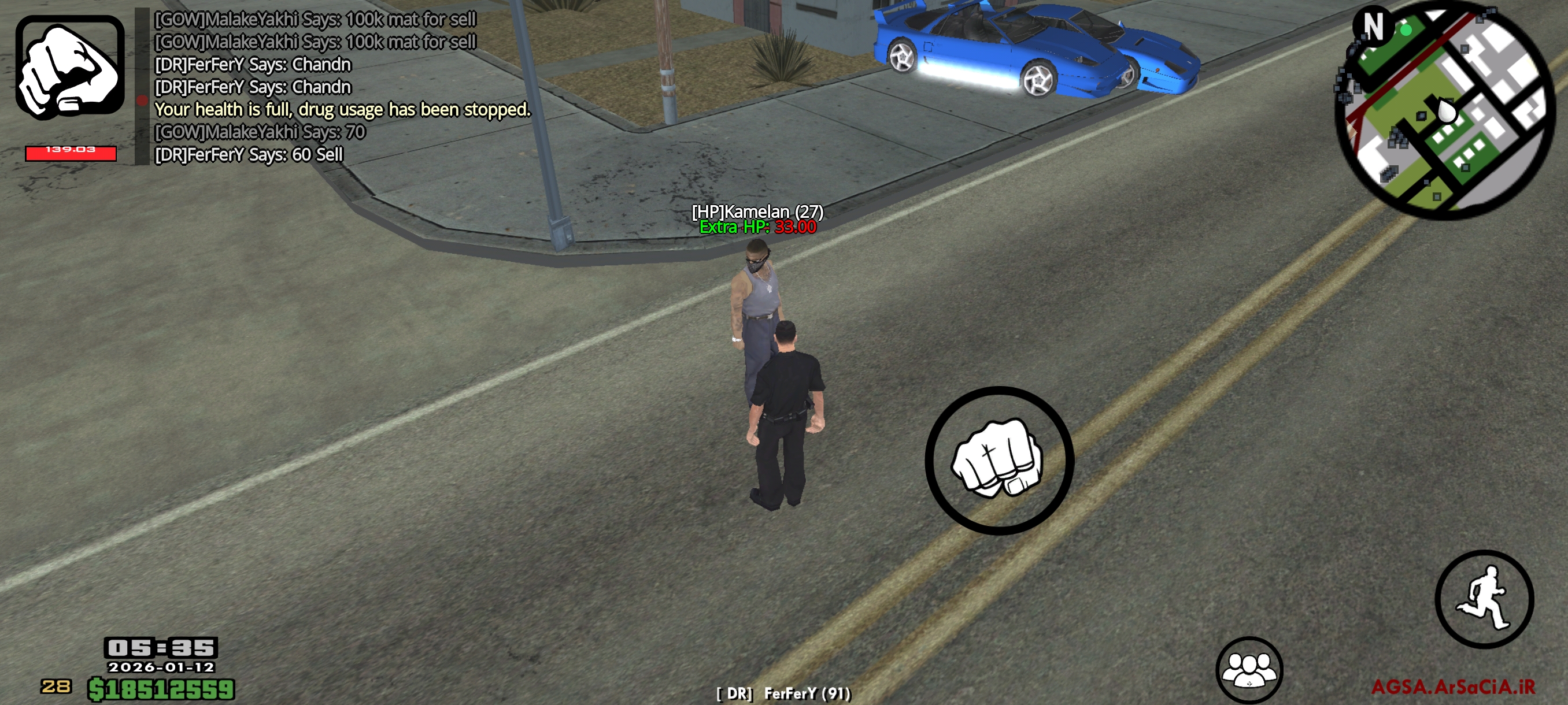
Task: Tap the north compass marker on the minimap
Action: click(1374, 25)
